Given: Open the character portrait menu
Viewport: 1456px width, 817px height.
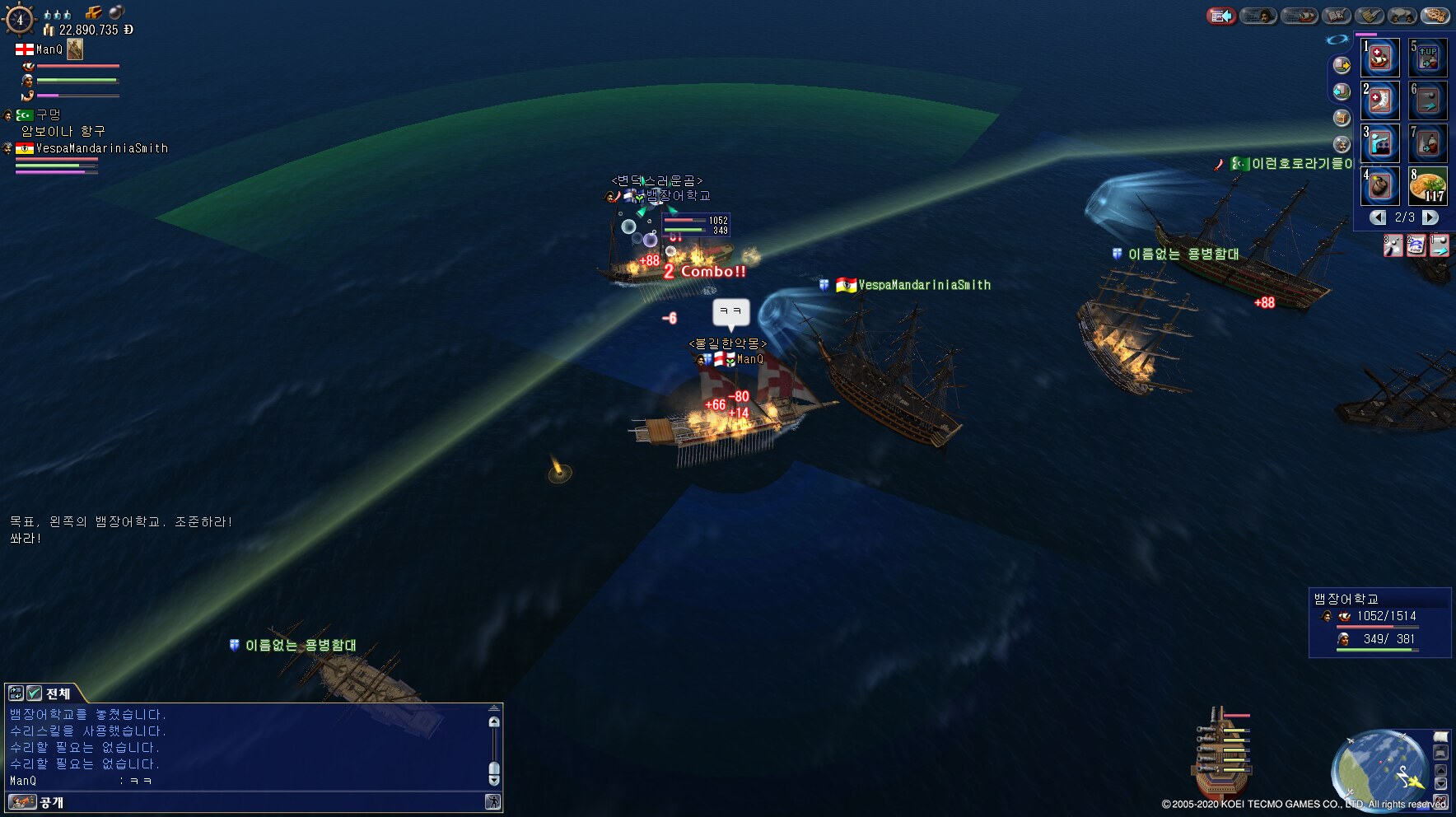Looking at the screenshot, I should point(1258,16).
